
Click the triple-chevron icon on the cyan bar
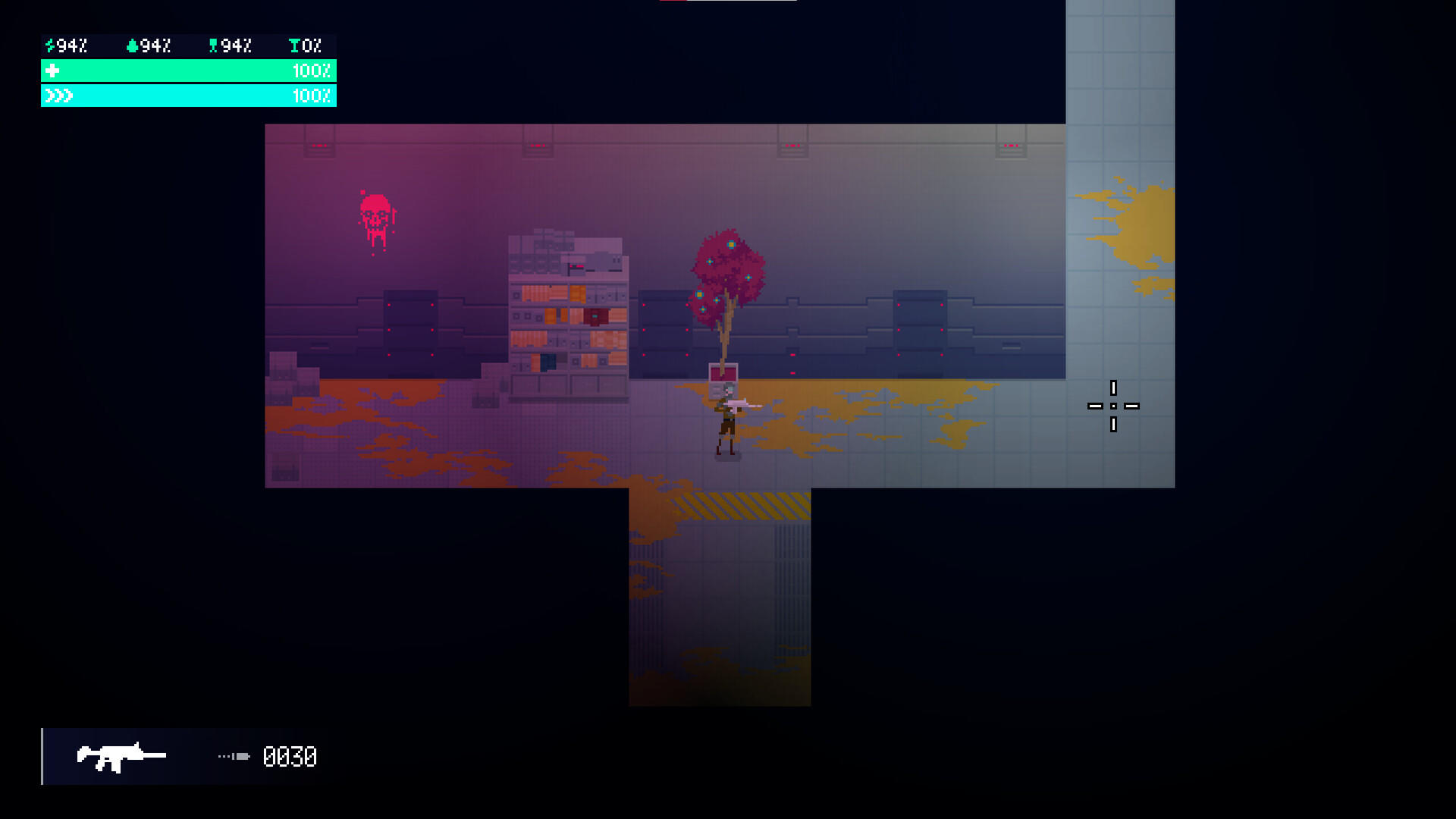click(x=58, y=96)
